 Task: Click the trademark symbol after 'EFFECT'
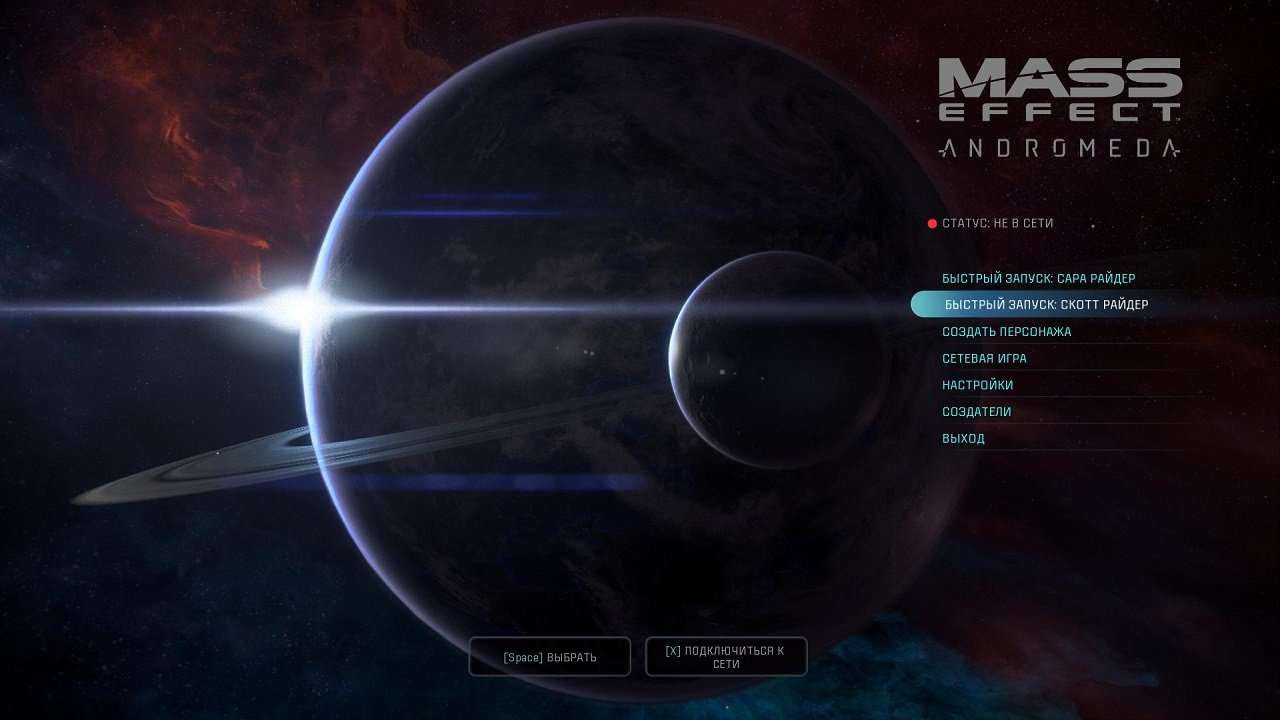click(x=1178, y=120)
